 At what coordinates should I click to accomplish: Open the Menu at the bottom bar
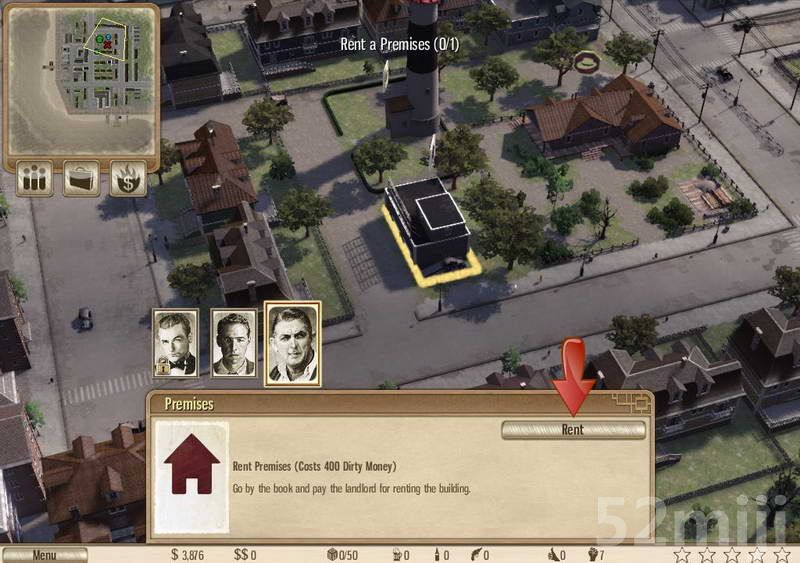(44, 555)
